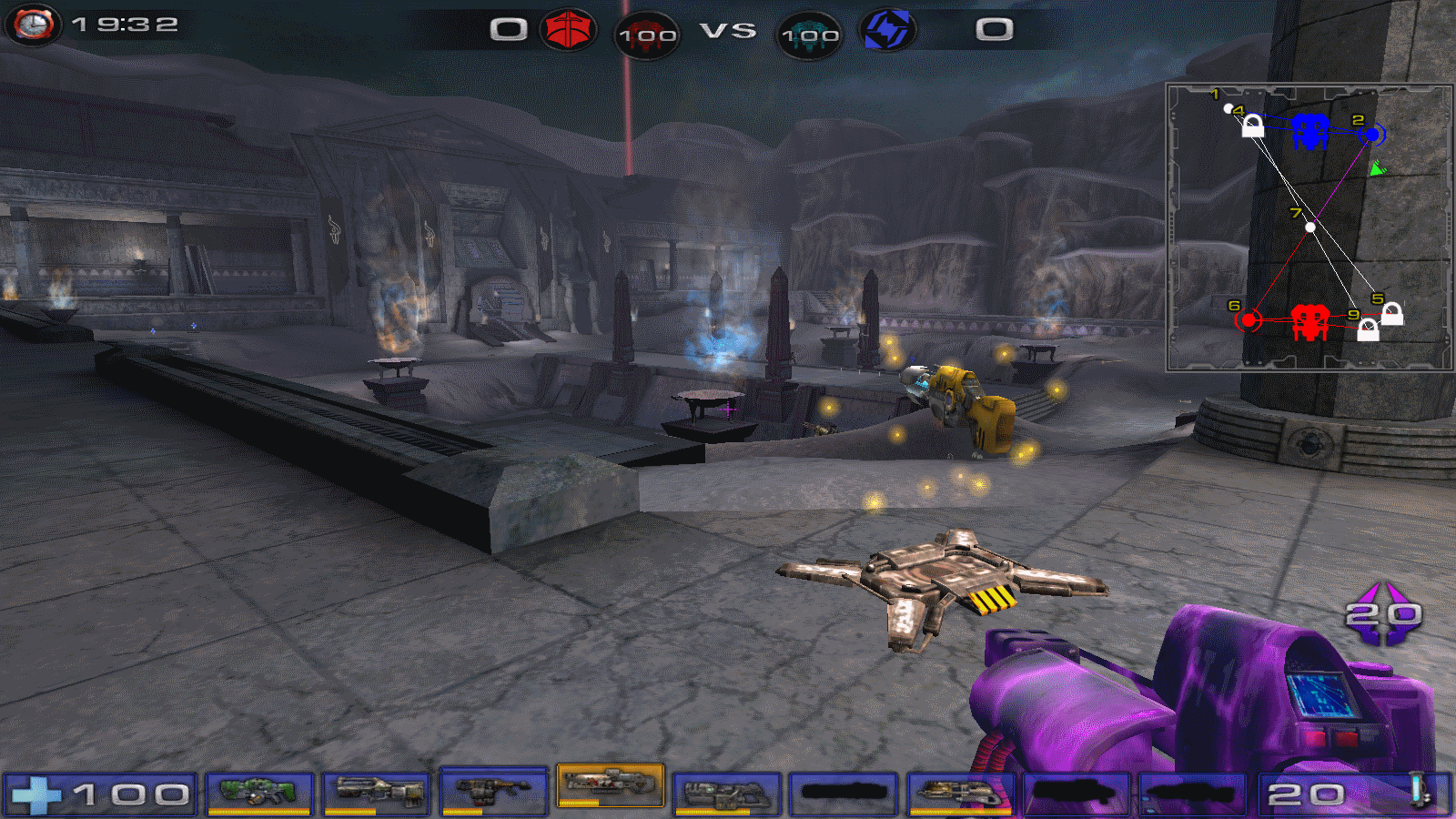Click the red power core on the minimap
Image resolution: width=1456 pixels, height=819 pixels.
point(1310,321)
